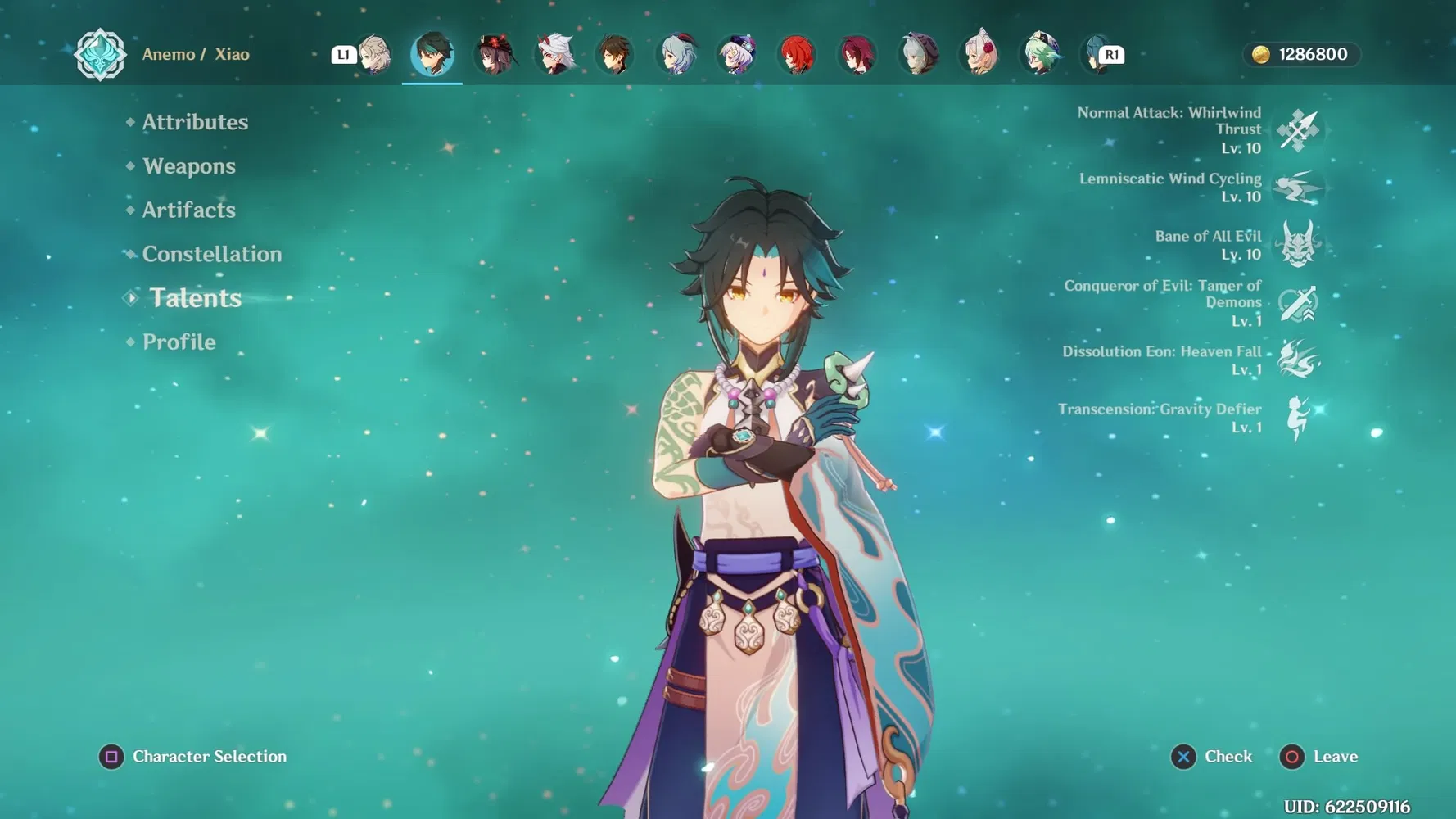Switch to Hu Tao's portrait

(x=494, y=55)
